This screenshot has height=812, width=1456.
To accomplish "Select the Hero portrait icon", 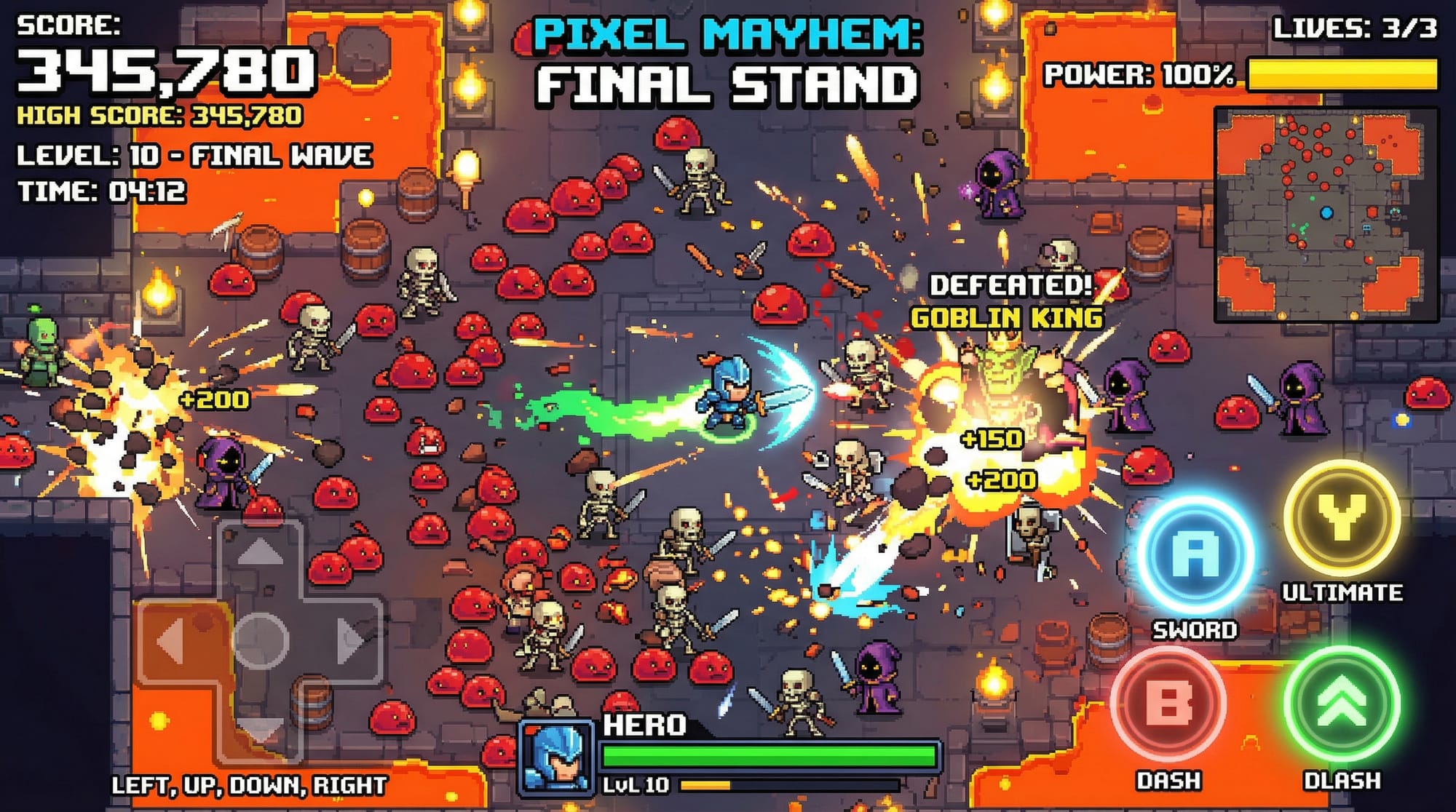I will pos(555,757).
